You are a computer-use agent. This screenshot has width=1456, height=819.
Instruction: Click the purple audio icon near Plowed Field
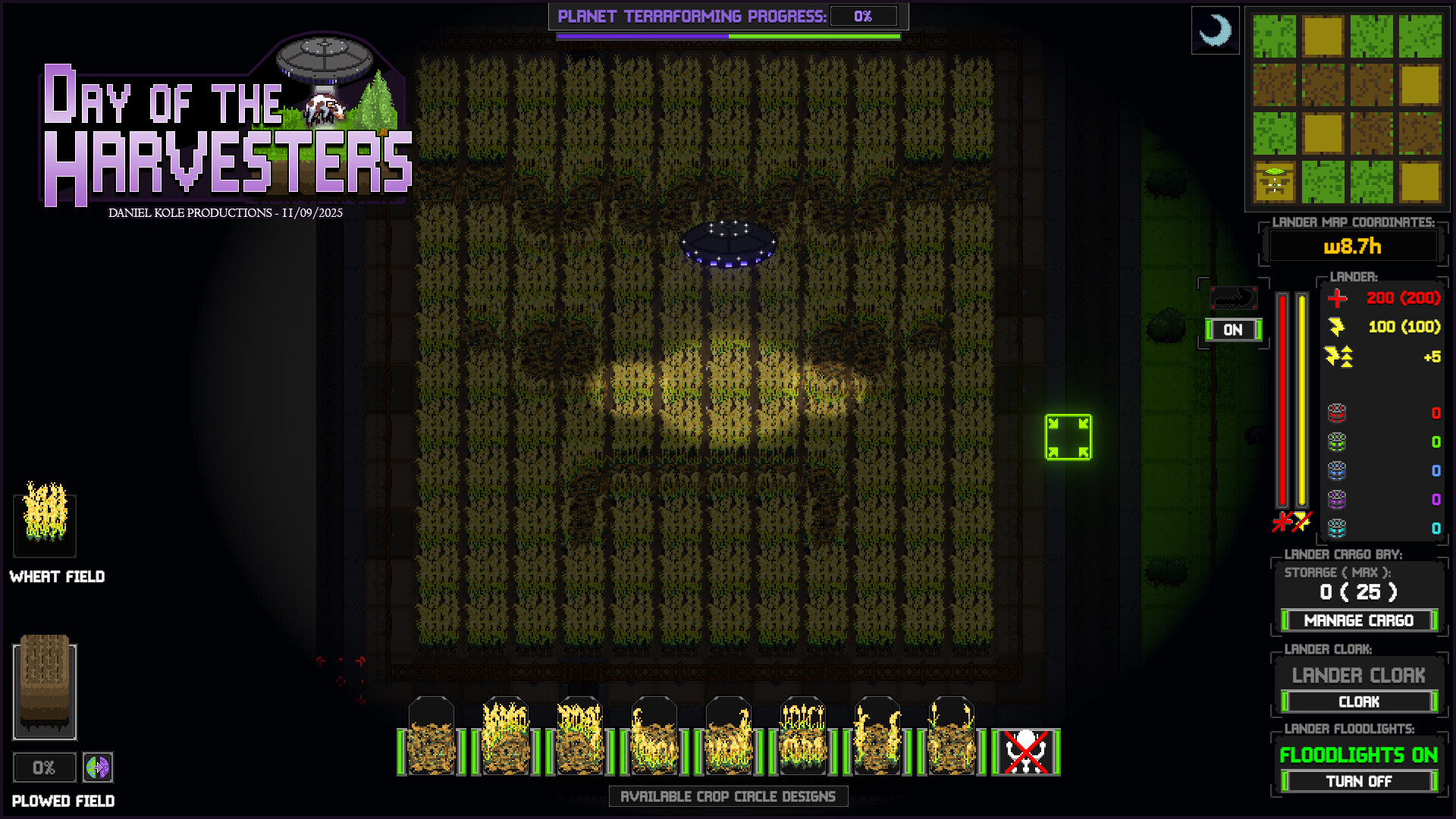click(x=98, y=767)
